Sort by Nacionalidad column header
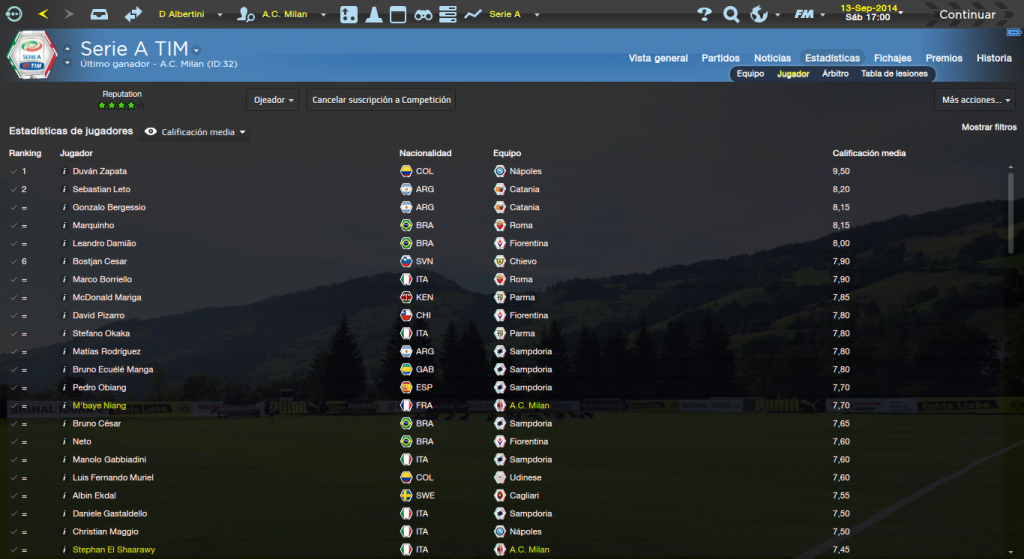 click(425, 153)
